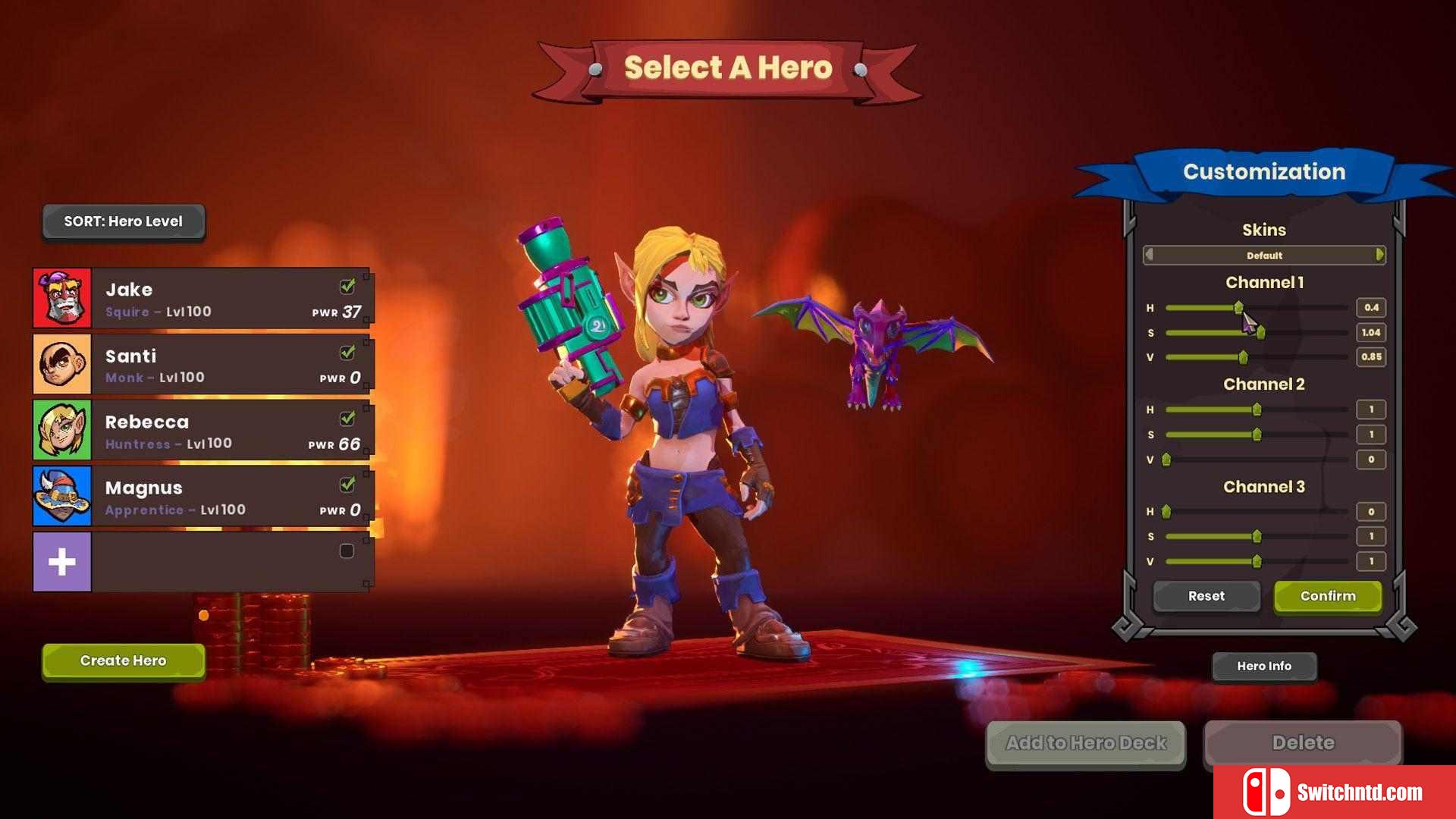Delete the selected hero
This screenshot has width=1456, height=819.
(x=1303, y=743)
